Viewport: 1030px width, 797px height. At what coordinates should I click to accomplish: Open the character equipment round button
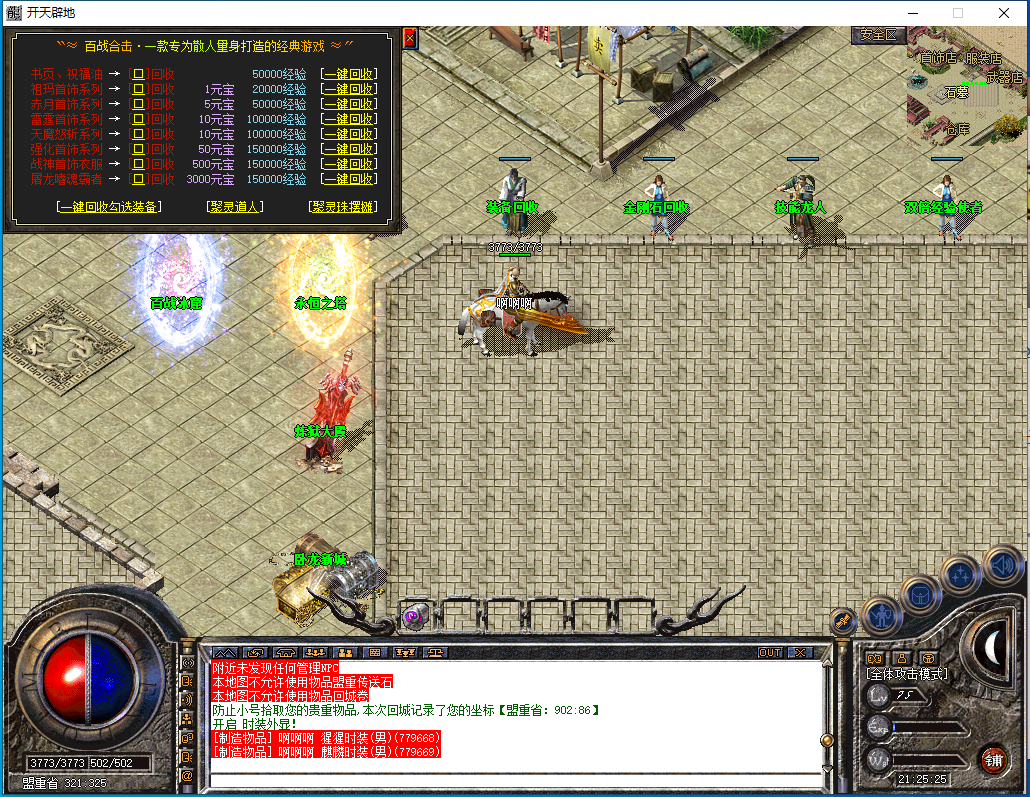882,616
